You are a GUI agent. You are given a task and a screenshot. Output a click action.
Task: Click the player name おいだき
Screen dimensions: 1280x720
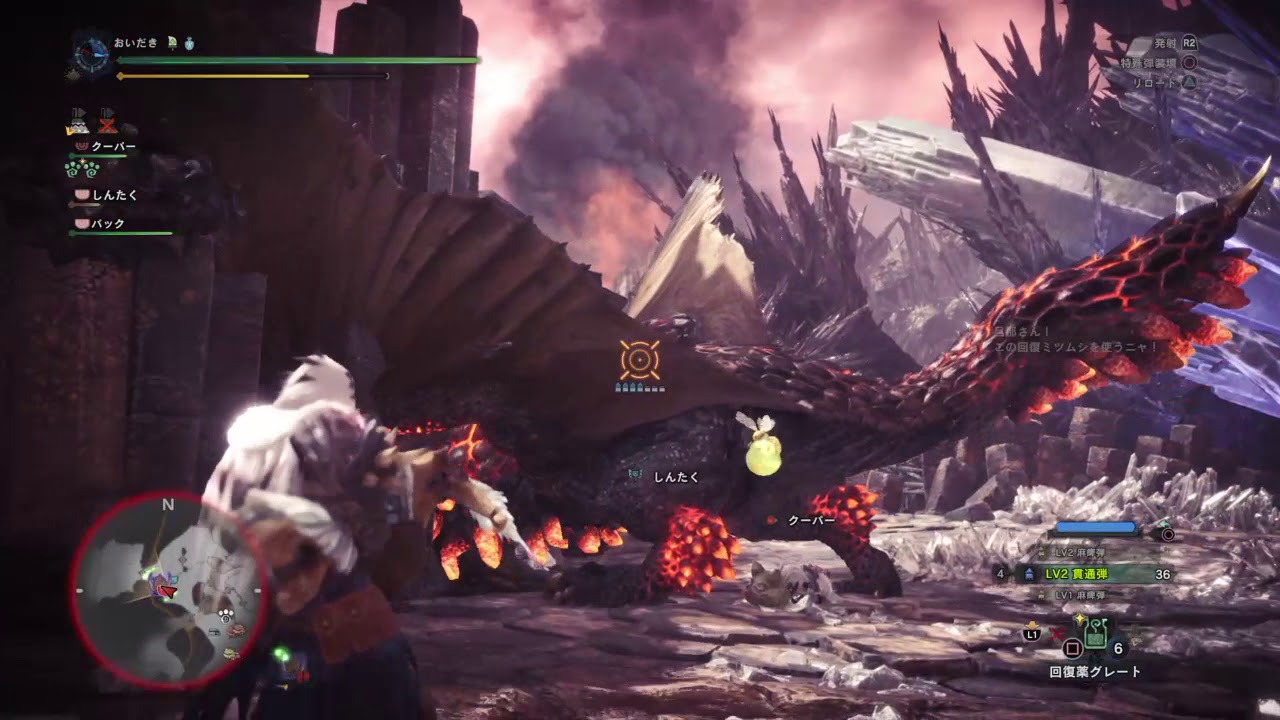click(x=136, y=43)
